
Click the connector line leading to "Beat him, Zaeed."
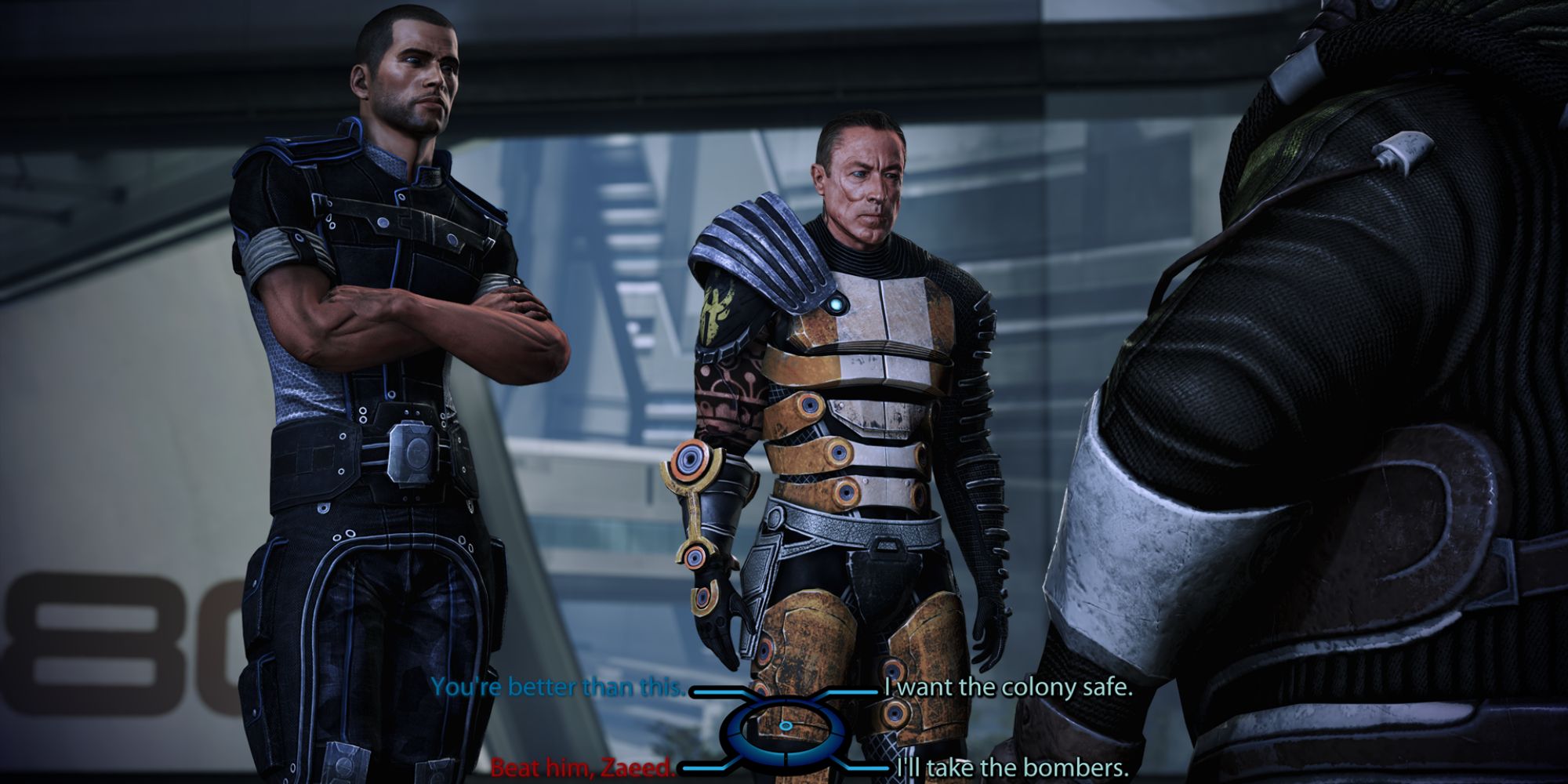tap(704, 768)
